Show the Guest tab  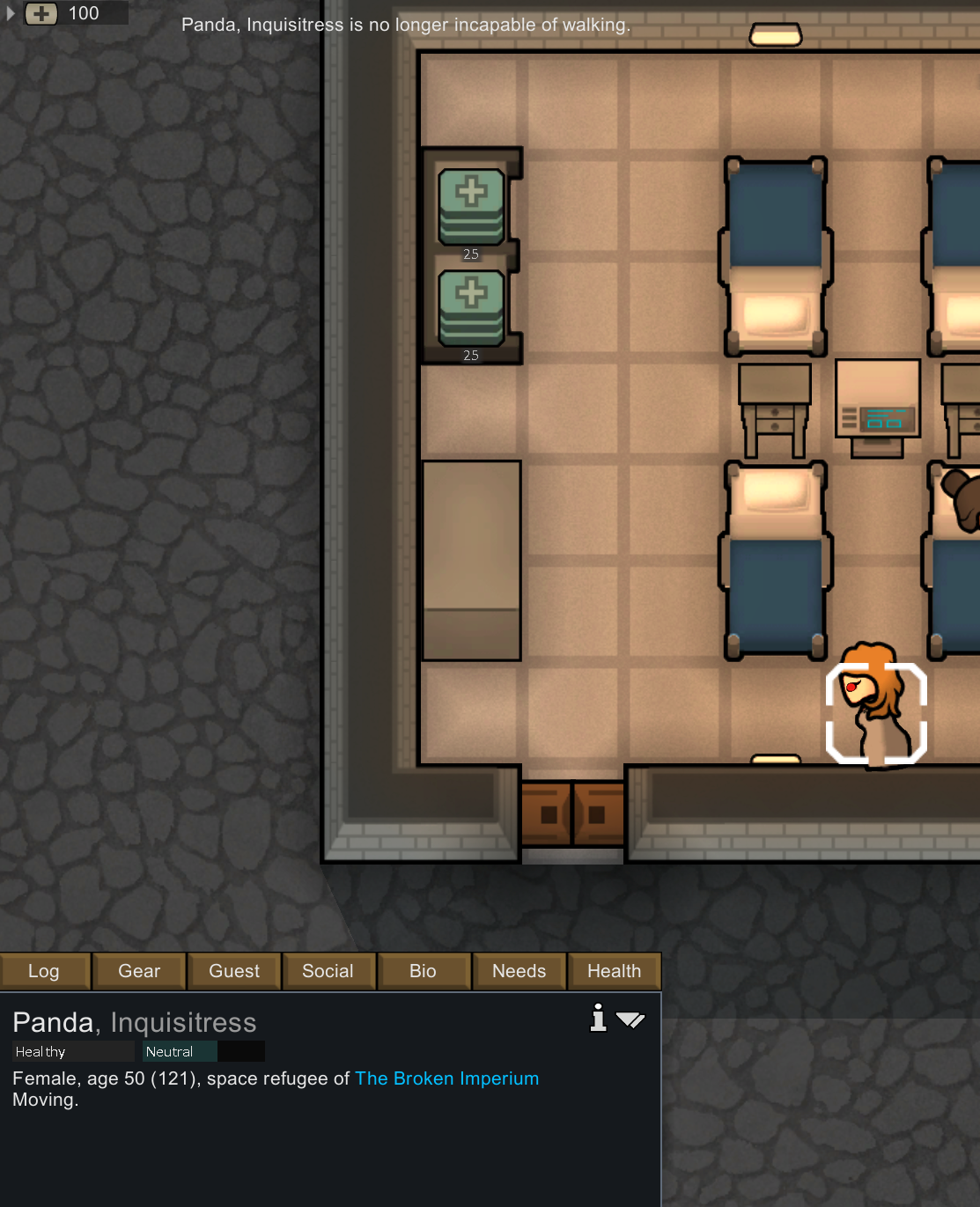[234, 971]
